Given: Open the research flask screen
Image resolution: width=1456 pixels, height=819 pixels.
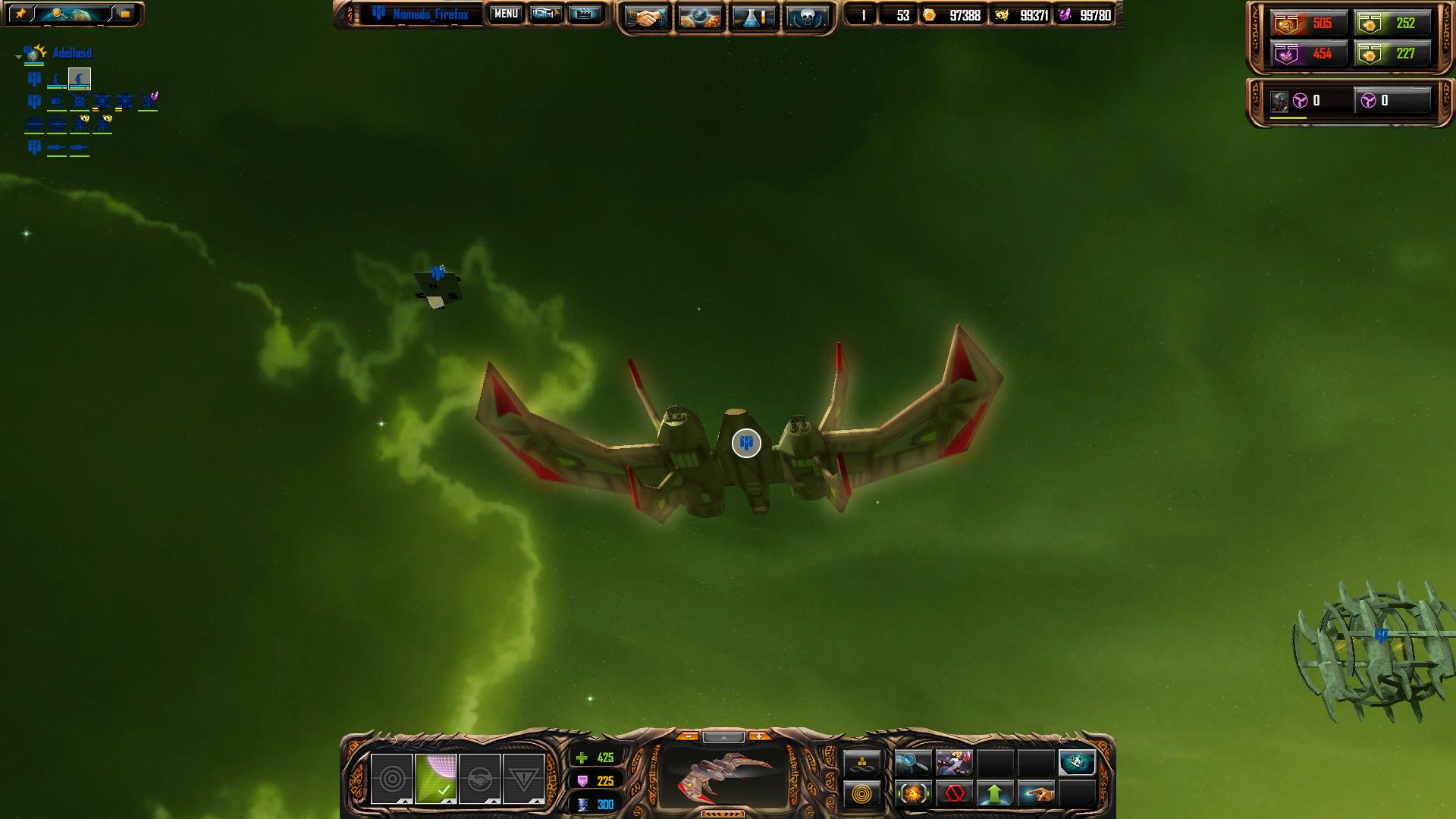Looking at the screenshot, I should pos(753,17).
